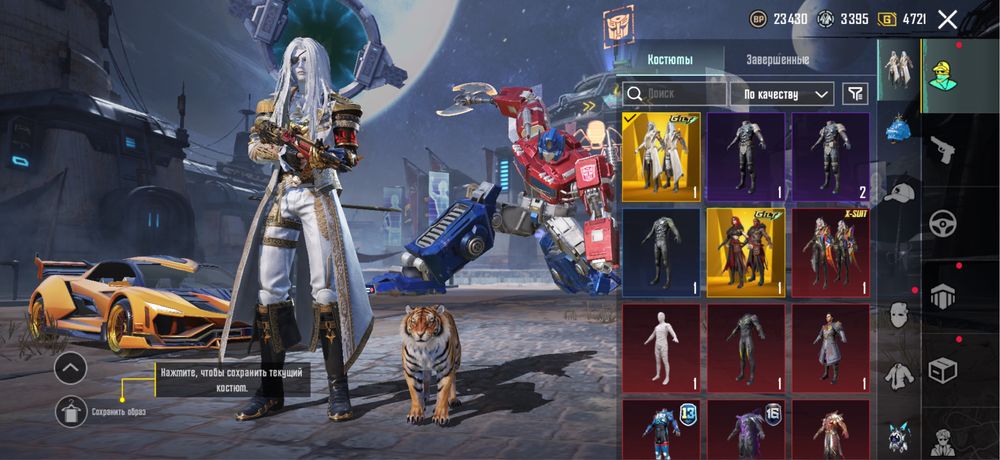Select the equipped white-and-gold coat costume
The height and width of the screenshot is (460, 1000).
pos(661,157)
